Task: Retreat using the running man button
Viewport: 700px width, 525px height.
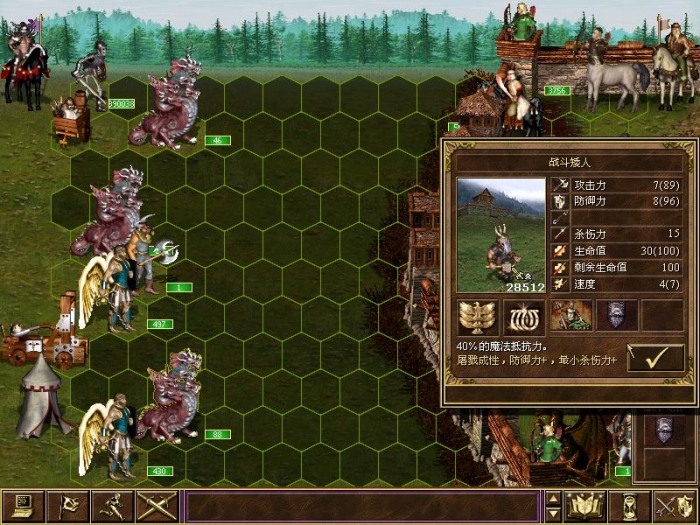Action: coord(113,506)
